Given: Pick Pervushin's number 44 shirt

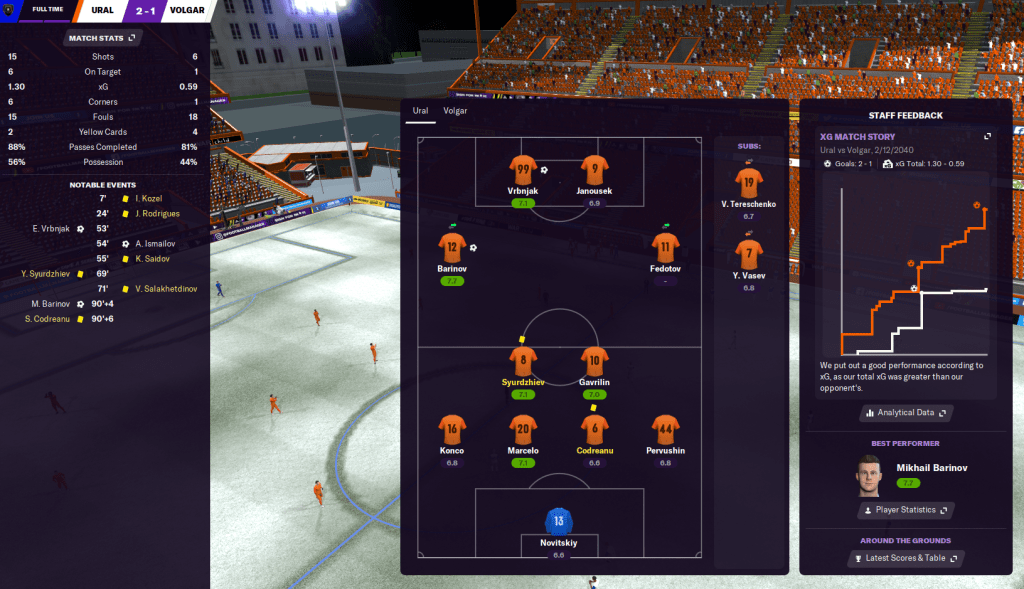Looking at the screenshot, I should [665, 429].
